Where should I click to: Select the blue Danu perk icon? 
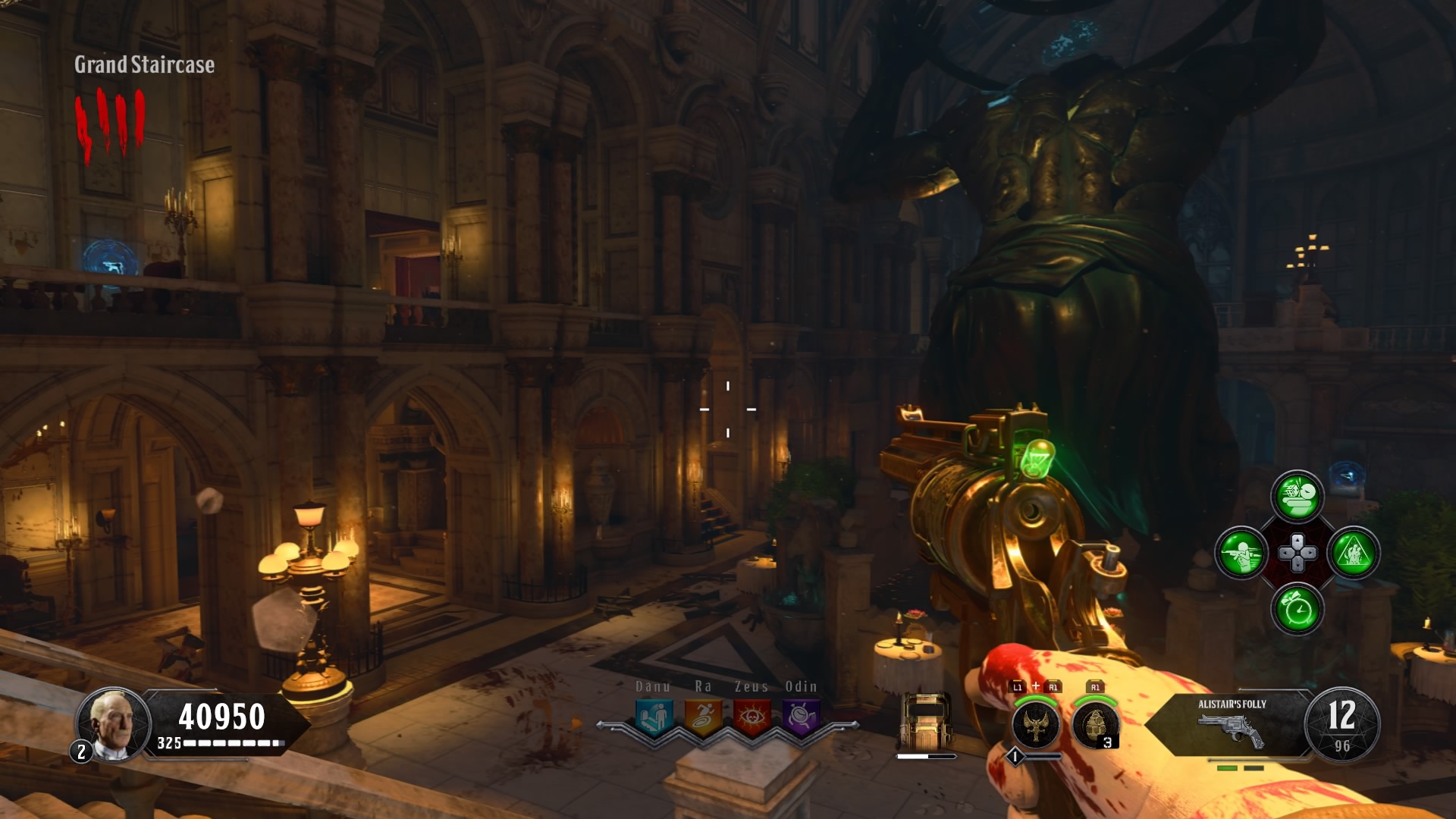(653, 716)
